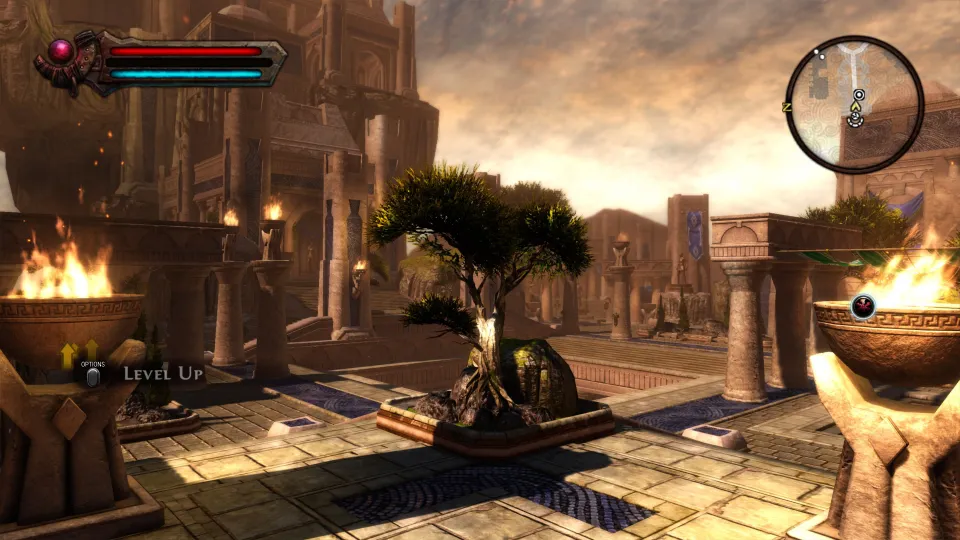Click the yellow player arrow on the minimap
Image resolution: width=960 pixels, height=540 pixels.
click(x=857, y=104)
